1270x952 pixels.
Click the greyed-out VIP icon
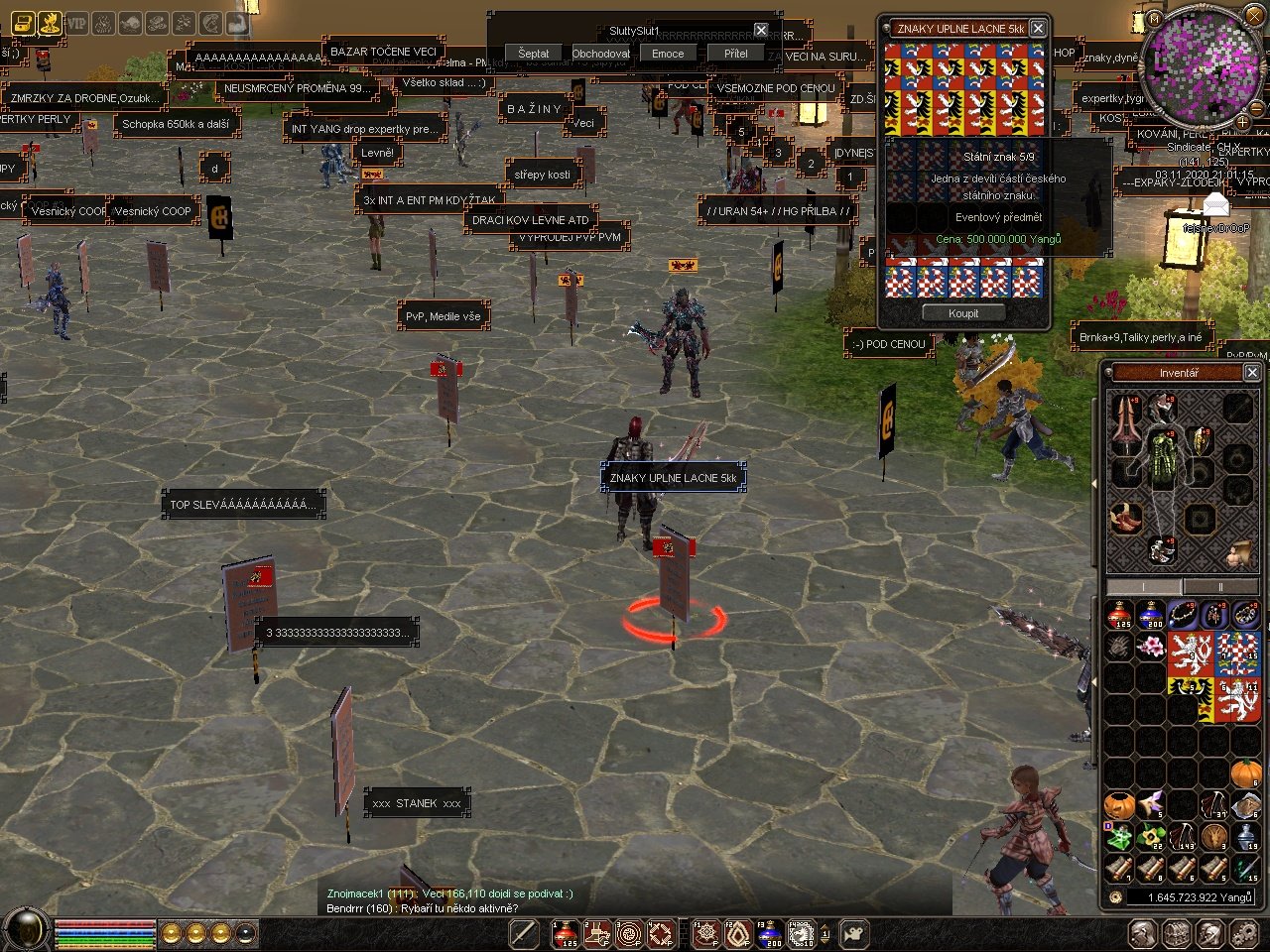tap(76, 23)
